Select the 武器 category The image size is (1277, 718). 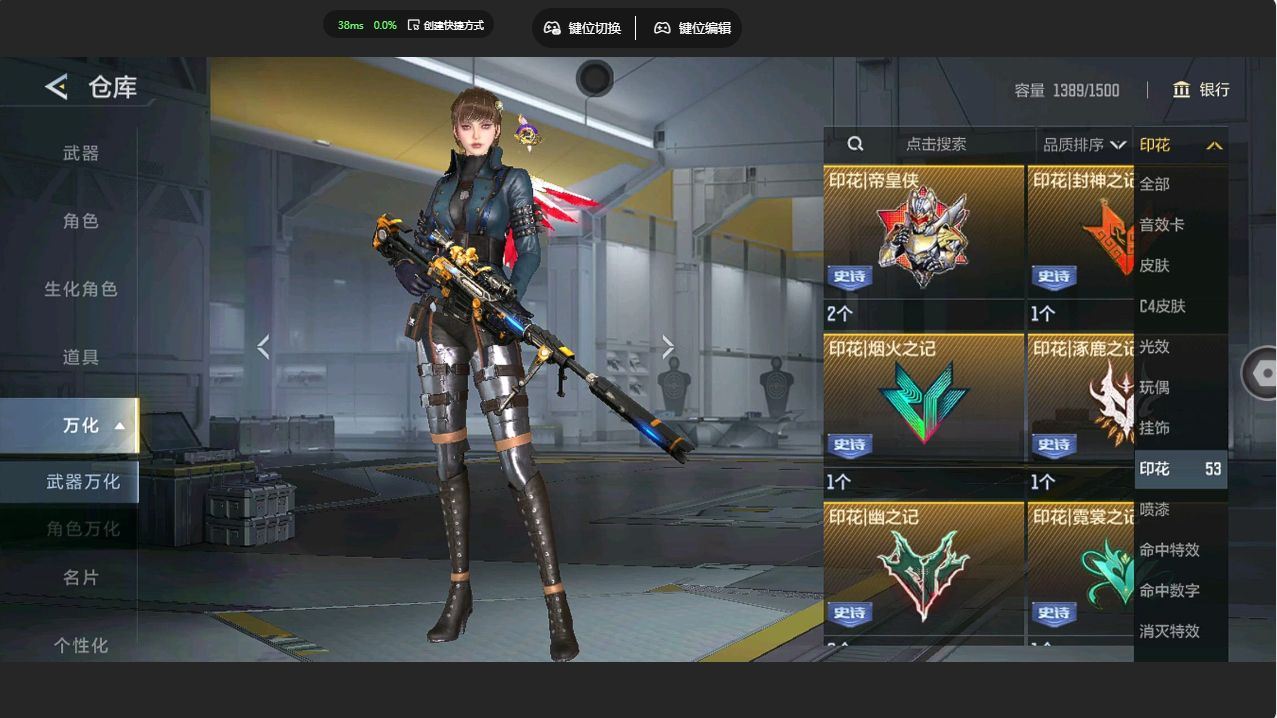(x=81, y=153)
